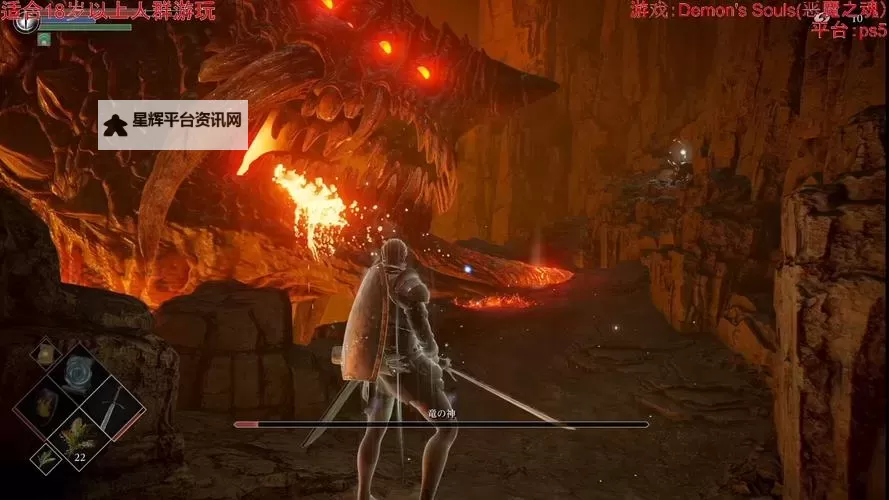Viewport: 889px width, 500px height.
Task: Select the small pale item slot above the shield
Action: [45, 352]
